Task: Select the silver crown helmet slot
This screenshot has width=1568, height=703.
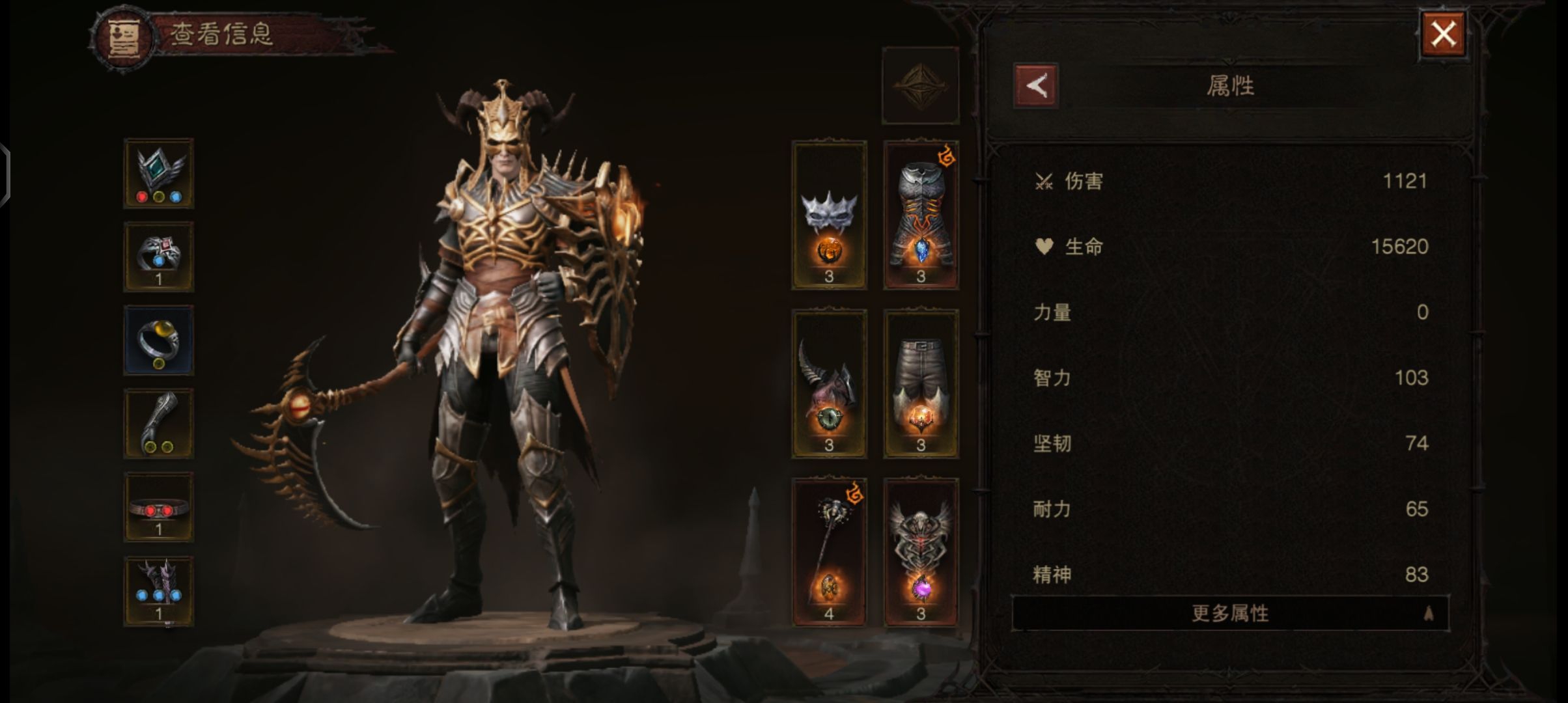Action: tap(829, 215)
